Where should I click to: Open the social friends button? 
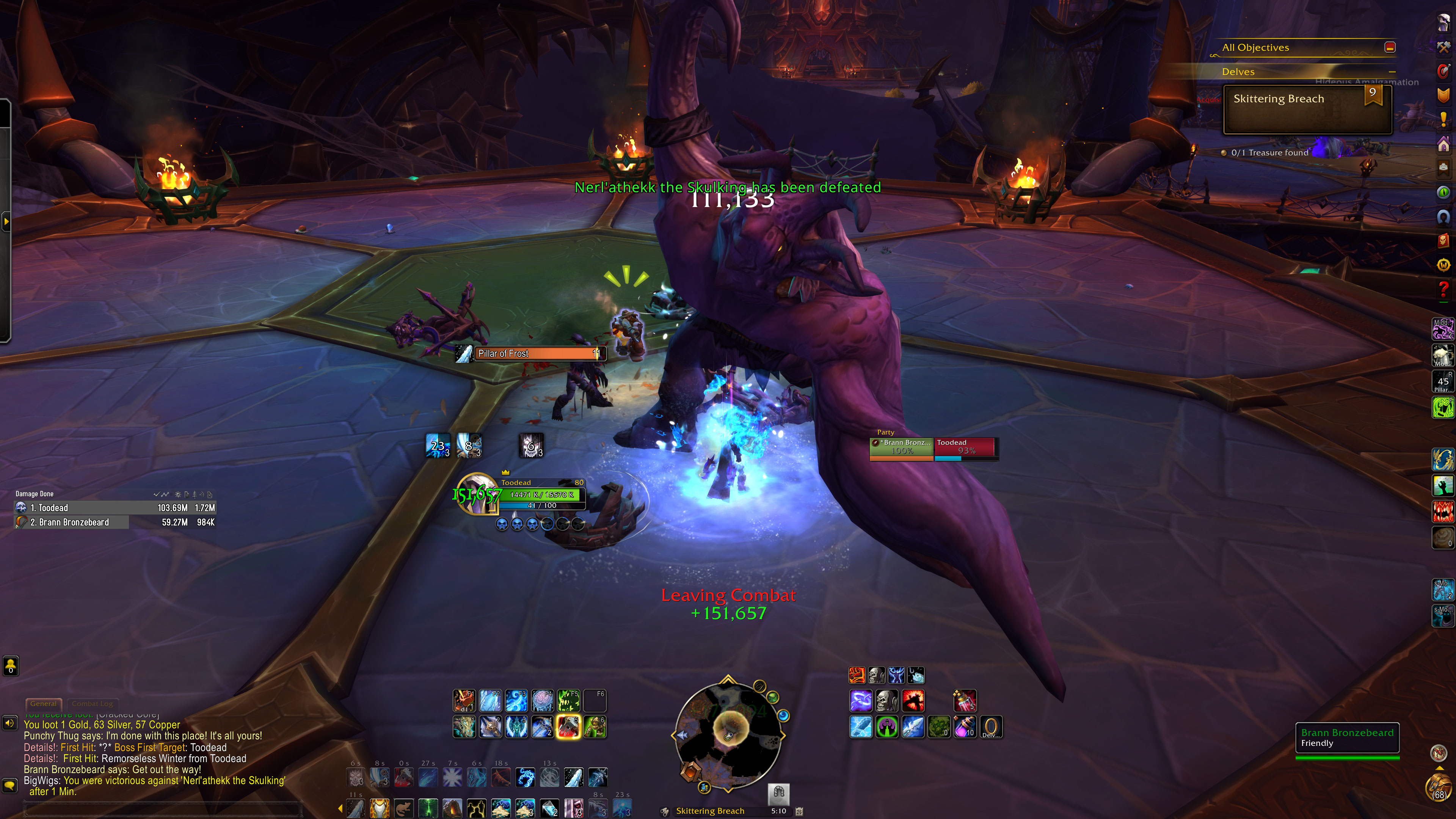(x=11, y=666)
